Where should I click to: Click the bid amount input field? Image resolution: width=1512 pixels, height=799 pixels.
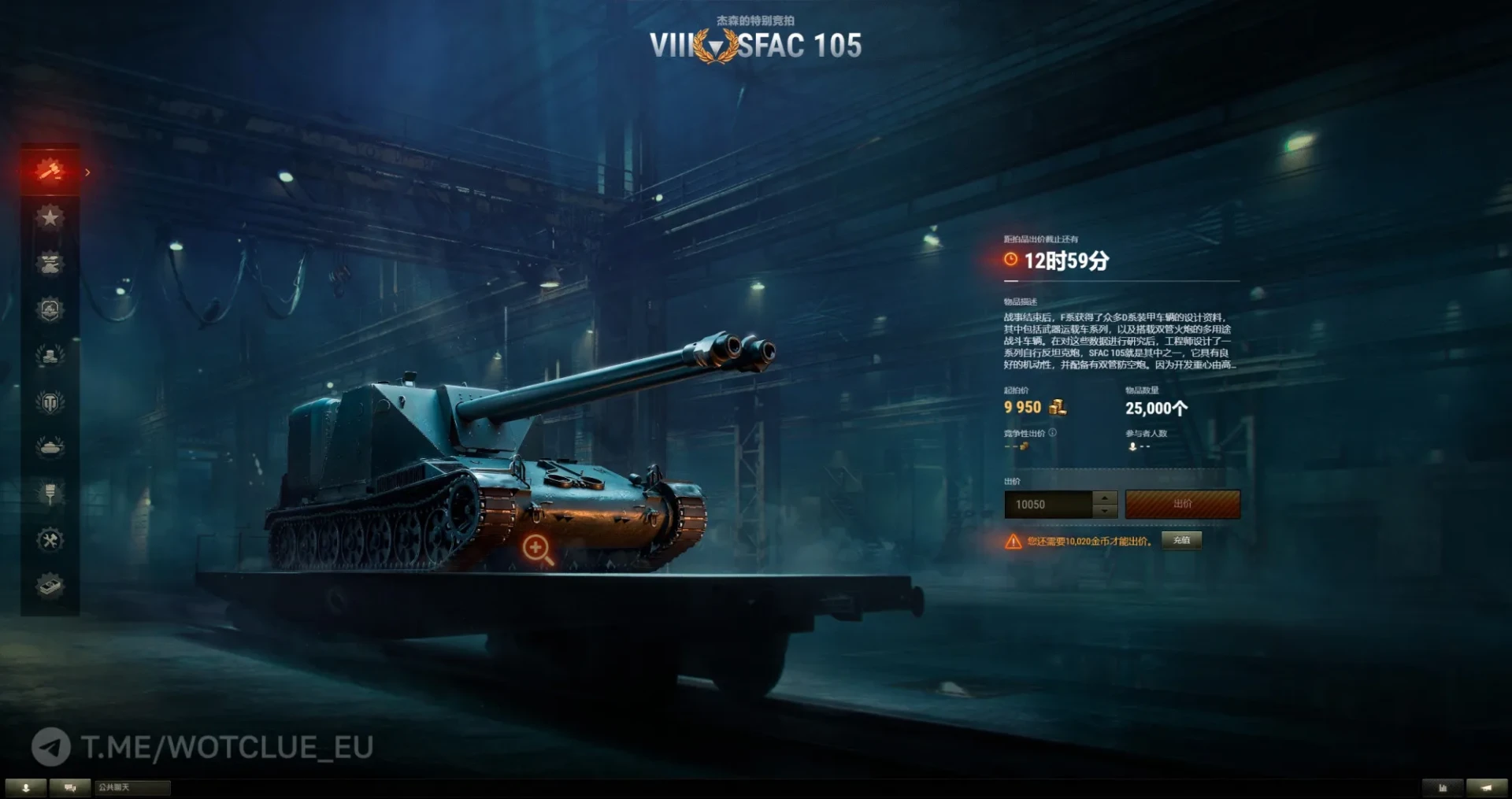coord(1047,505)
